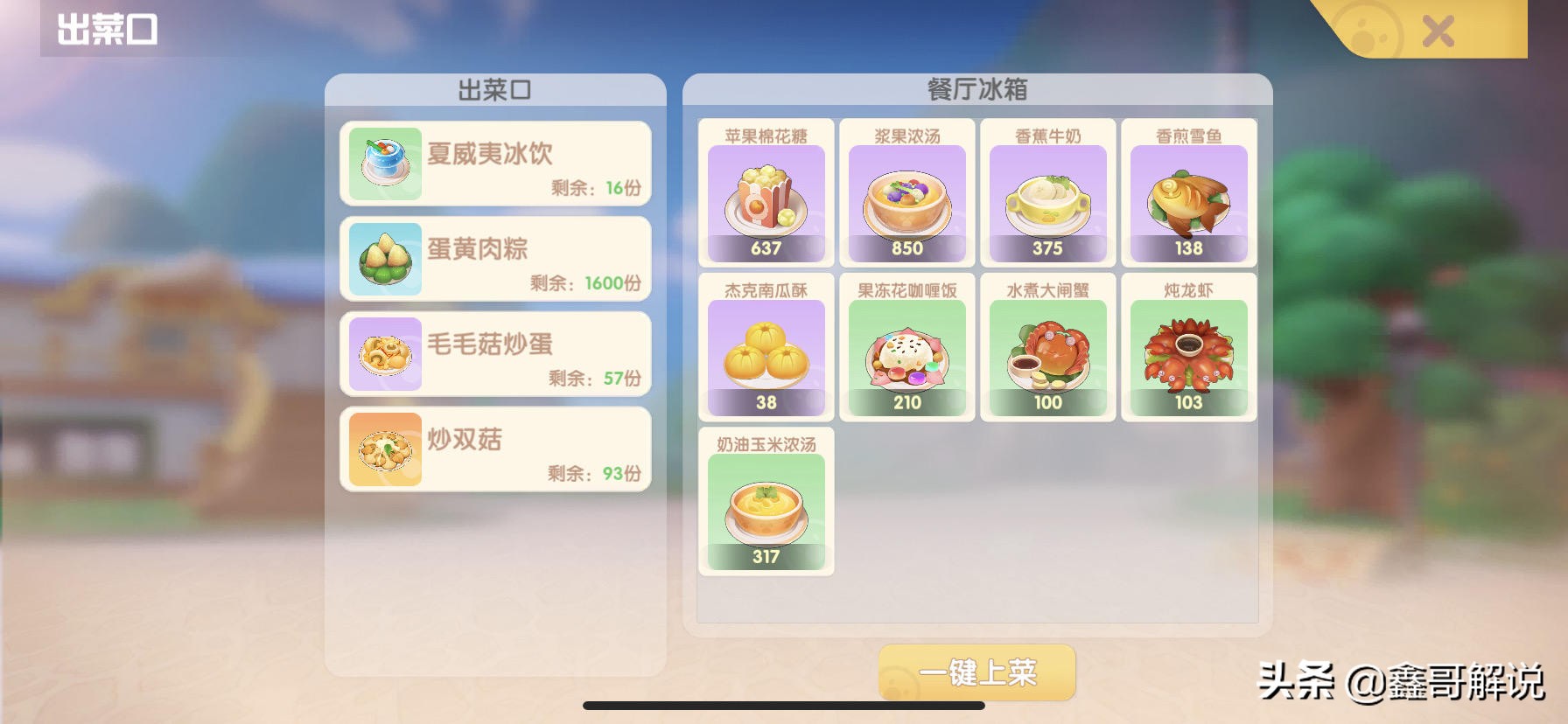Select the 夏威夷冰饮 dish icon
1568x724 pixels.
[383, 162]
